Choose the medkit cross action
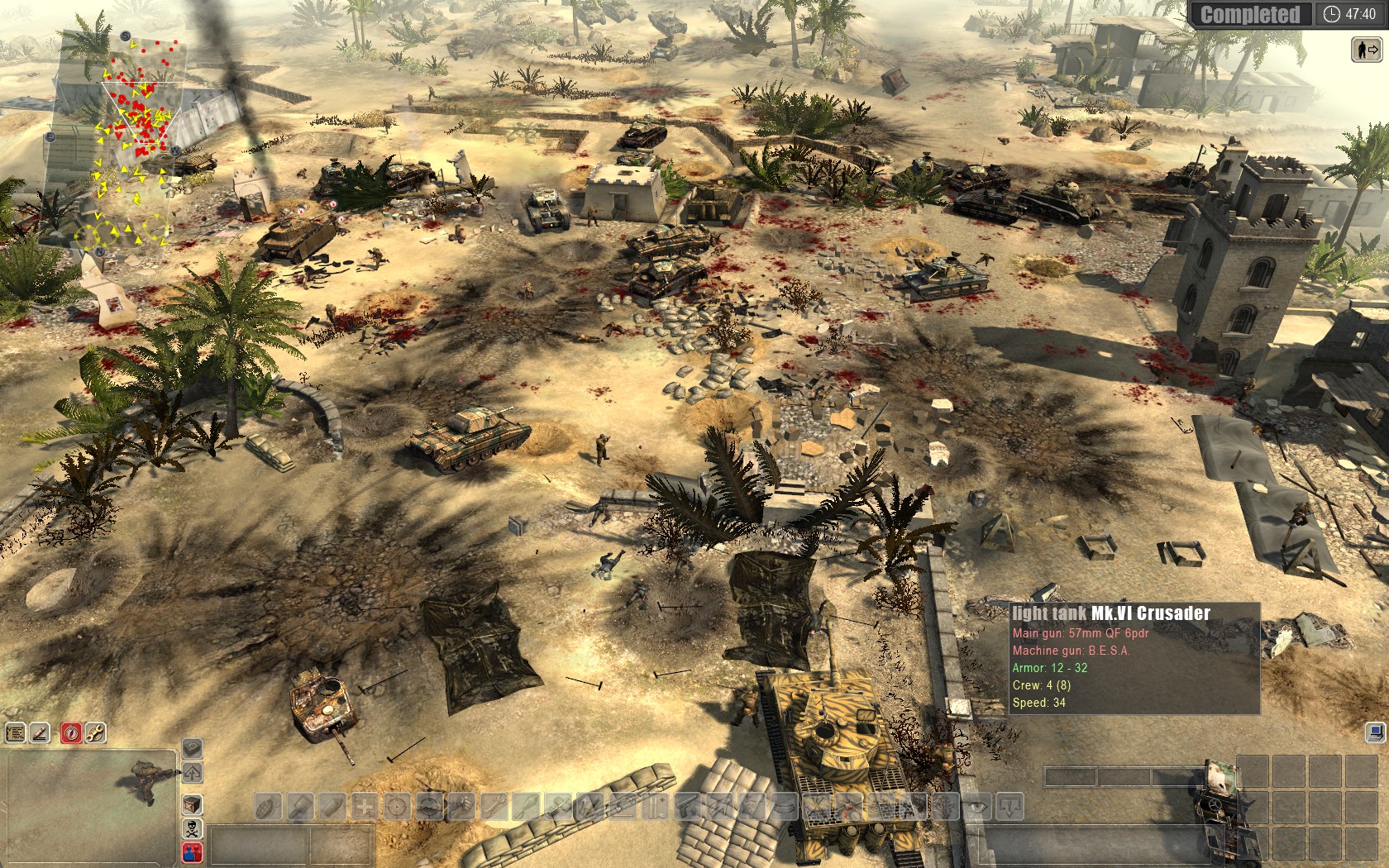This screenshot has height=868, width=1389. tap(365, 806)
